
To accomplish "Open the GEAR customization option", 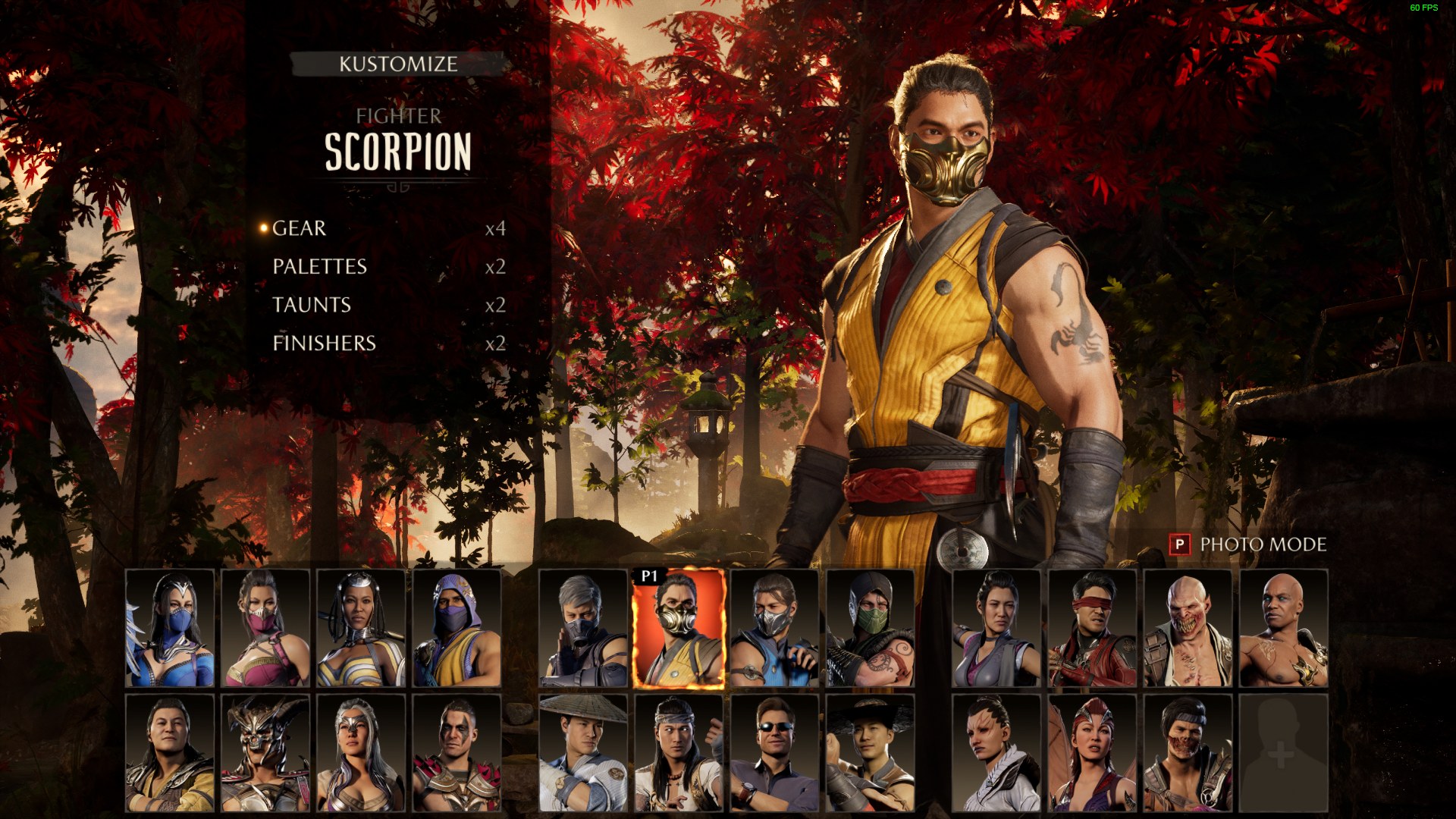I will tap(299, 228).
